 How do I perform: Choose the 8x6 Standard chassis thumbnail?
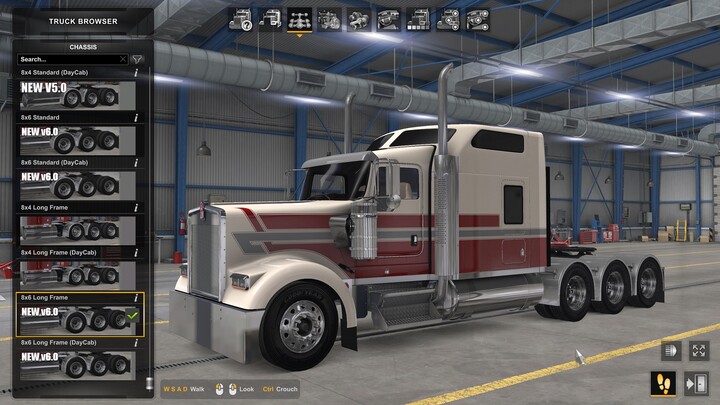(x=77, y=140)
